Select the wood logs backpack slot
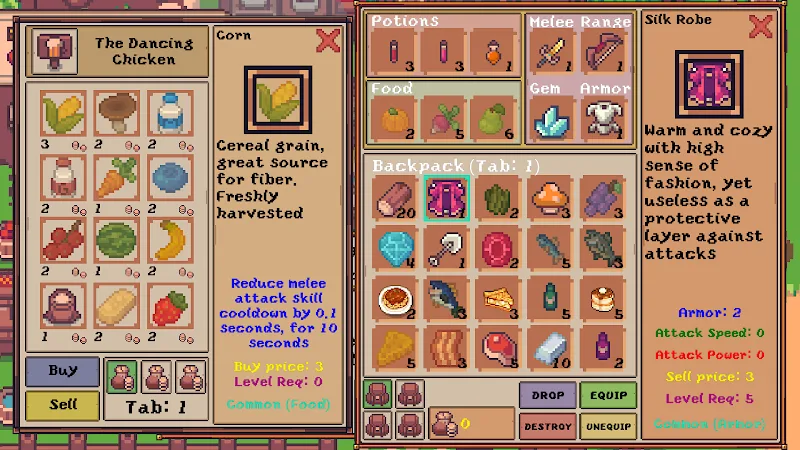The width and height of the screenshot is (800, 450). 395,197
